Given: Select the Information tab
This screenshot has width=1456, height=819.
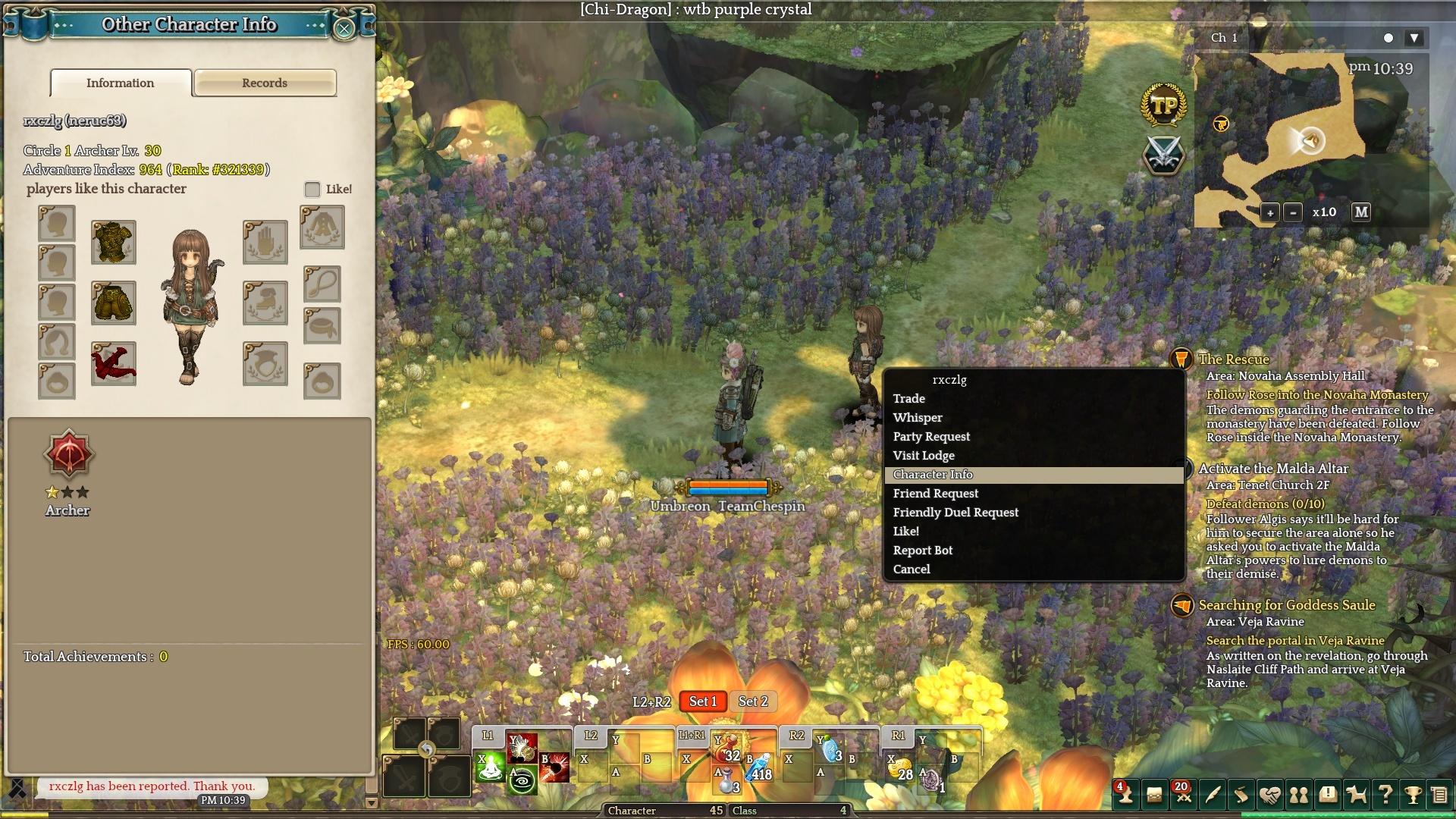Looking at the screenshot, I should 121,83.
